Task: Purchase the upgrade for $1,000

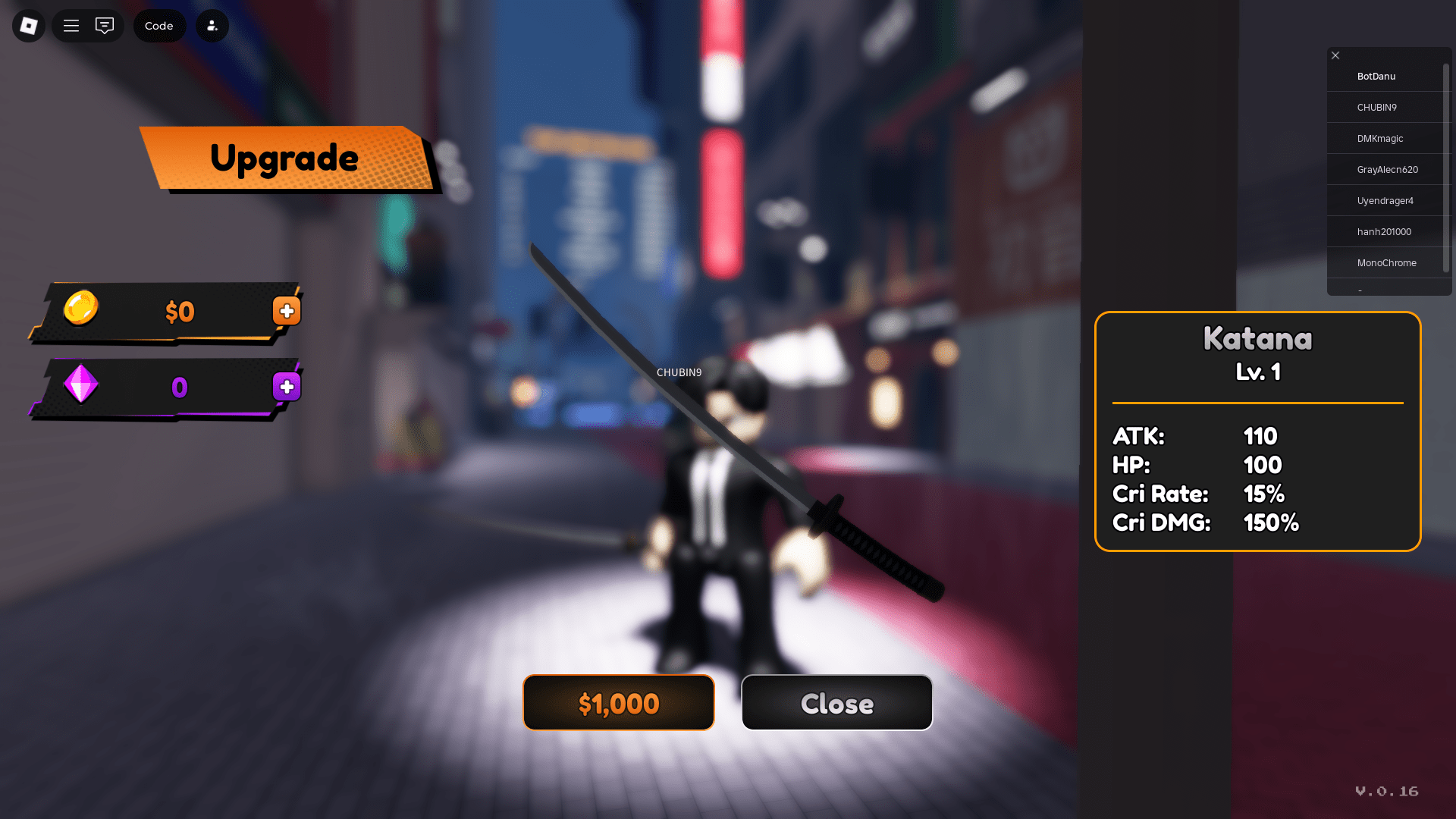Action: click(x=618, y=703)
